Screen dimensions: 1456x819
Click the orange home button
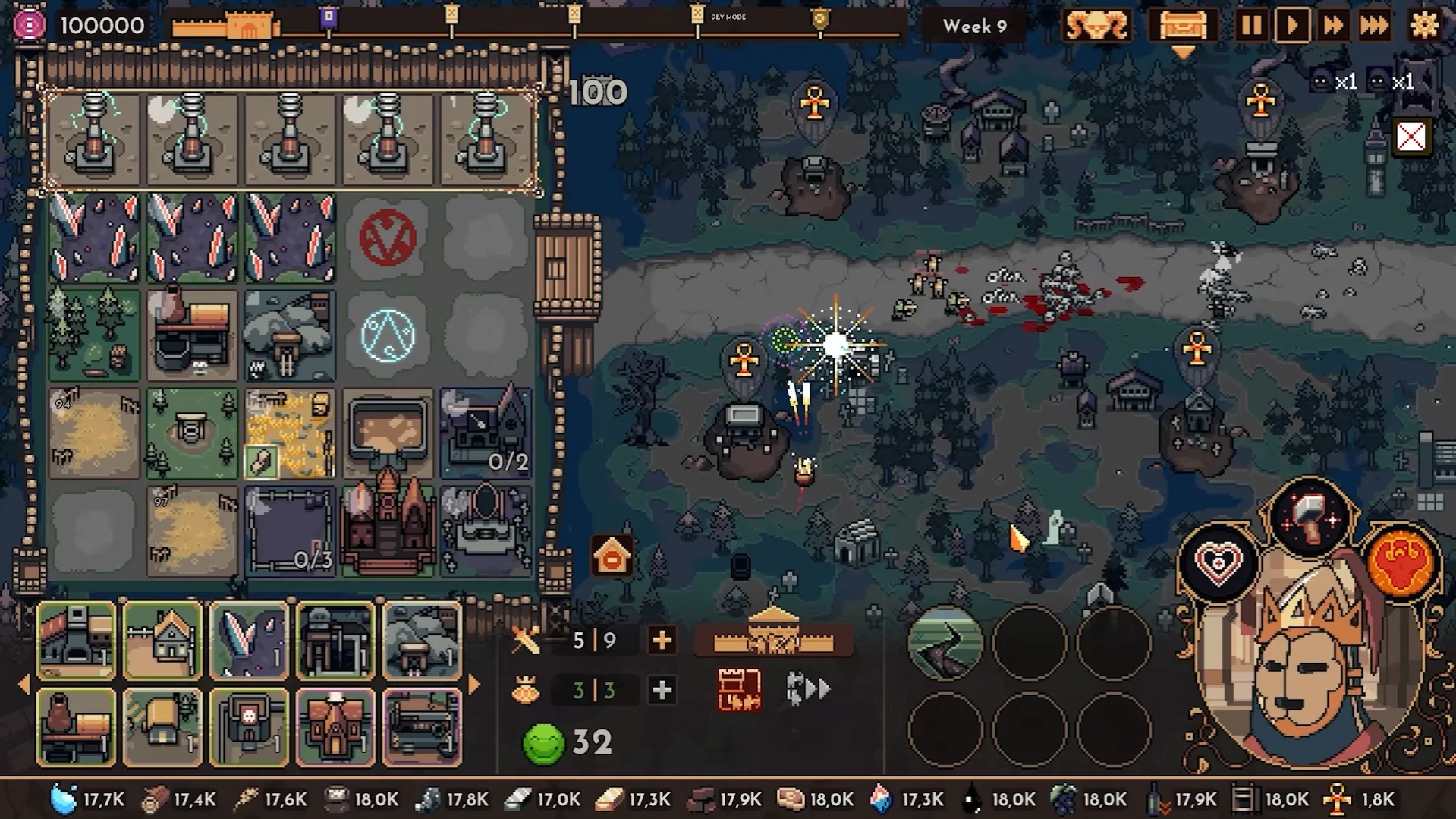click(x=612, y=557)
